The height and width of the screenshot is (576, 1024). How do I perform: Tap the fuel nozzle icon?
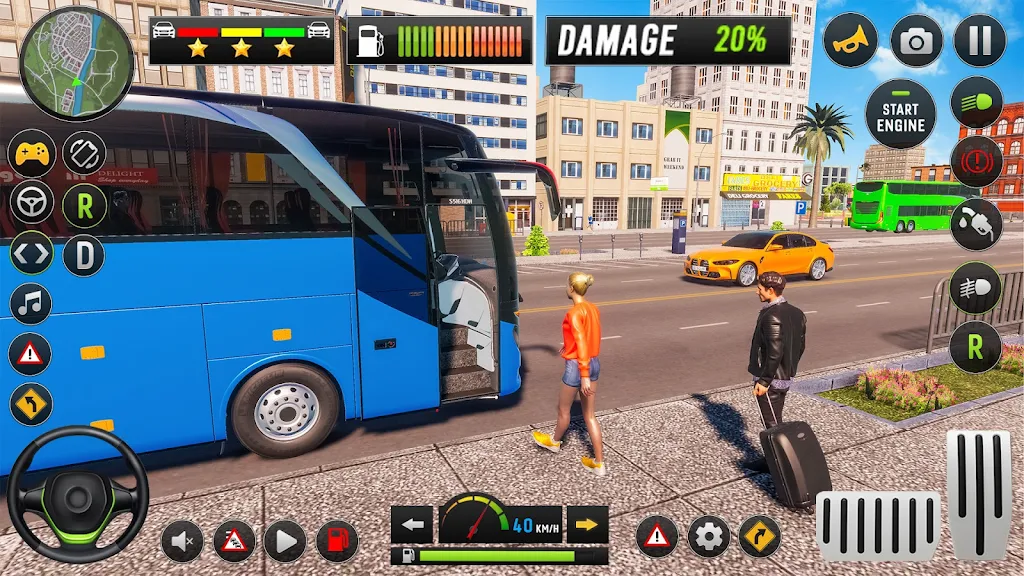(x=976, y=225)
